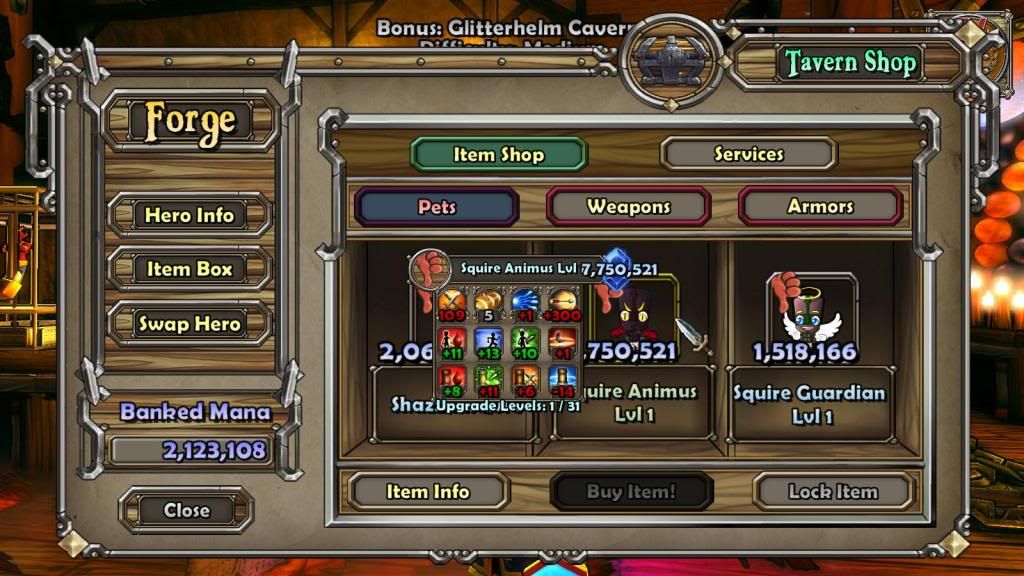Select the Pets category
1024x576 pixels.
click(x=437, y=207)
